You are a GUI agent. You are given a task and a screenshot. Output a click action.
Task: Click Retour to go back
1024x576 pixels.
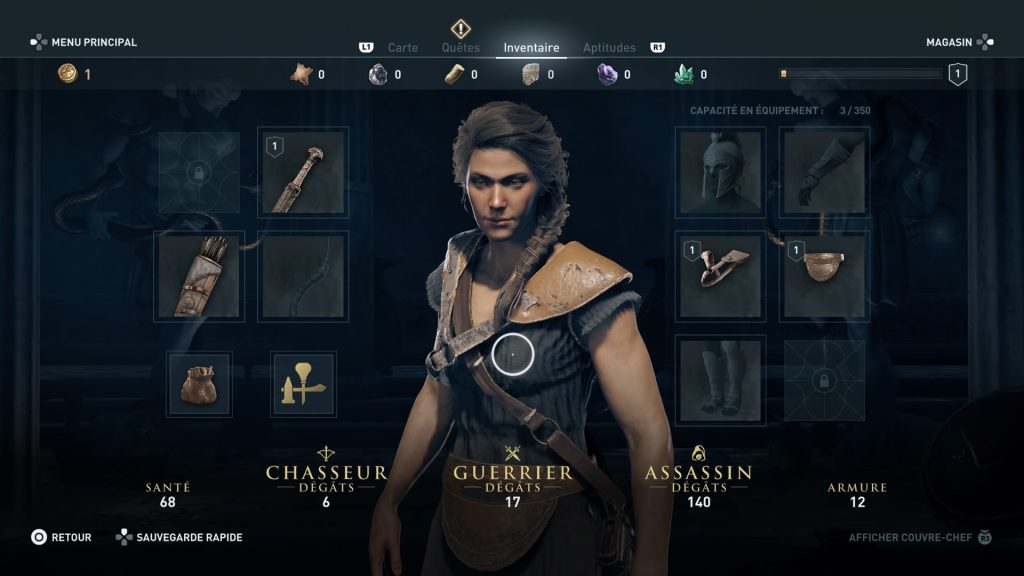coord(61,537)
